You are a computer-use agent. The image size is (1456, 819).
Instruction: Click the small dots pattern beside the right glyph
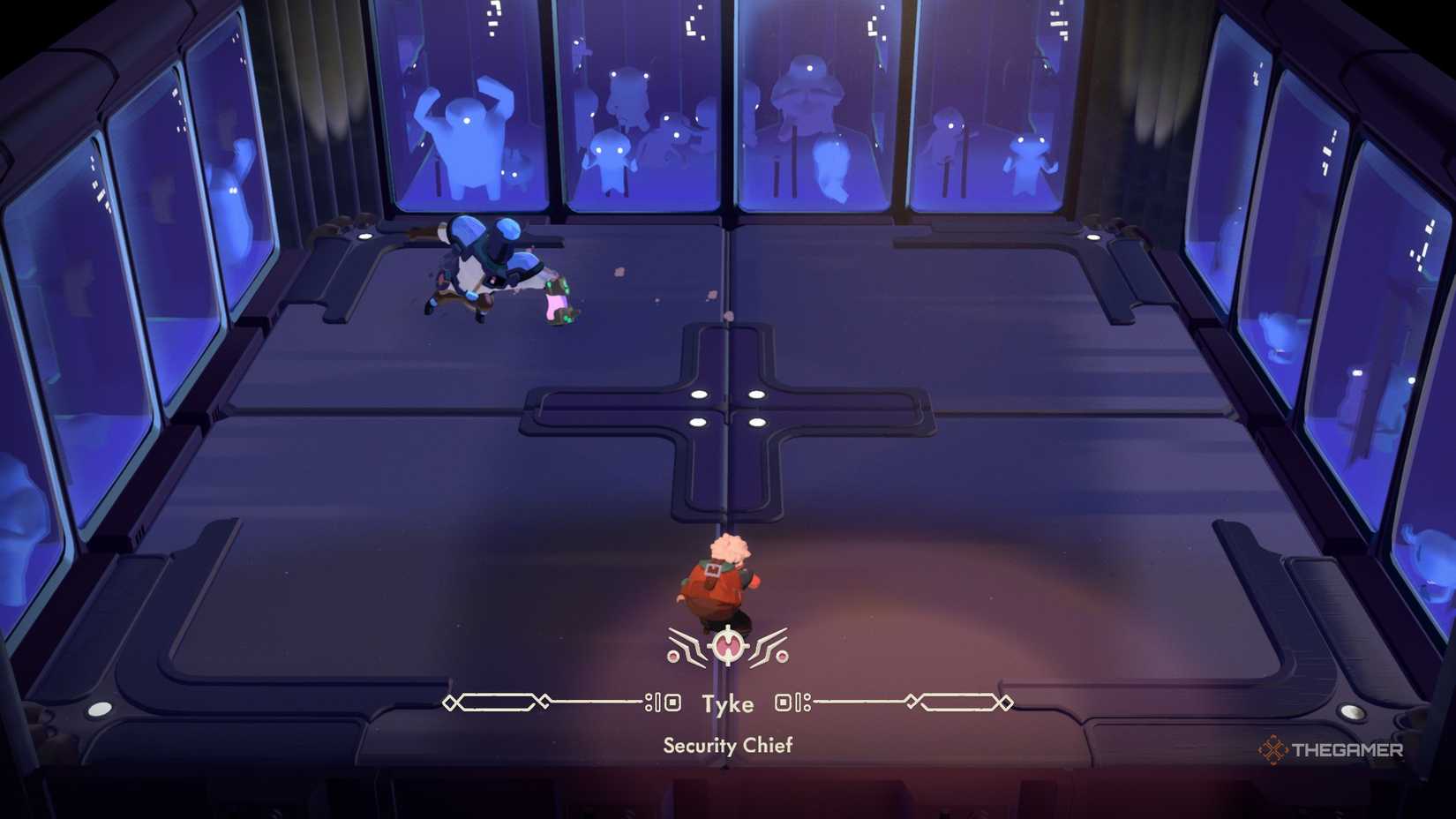pos(806,701)
